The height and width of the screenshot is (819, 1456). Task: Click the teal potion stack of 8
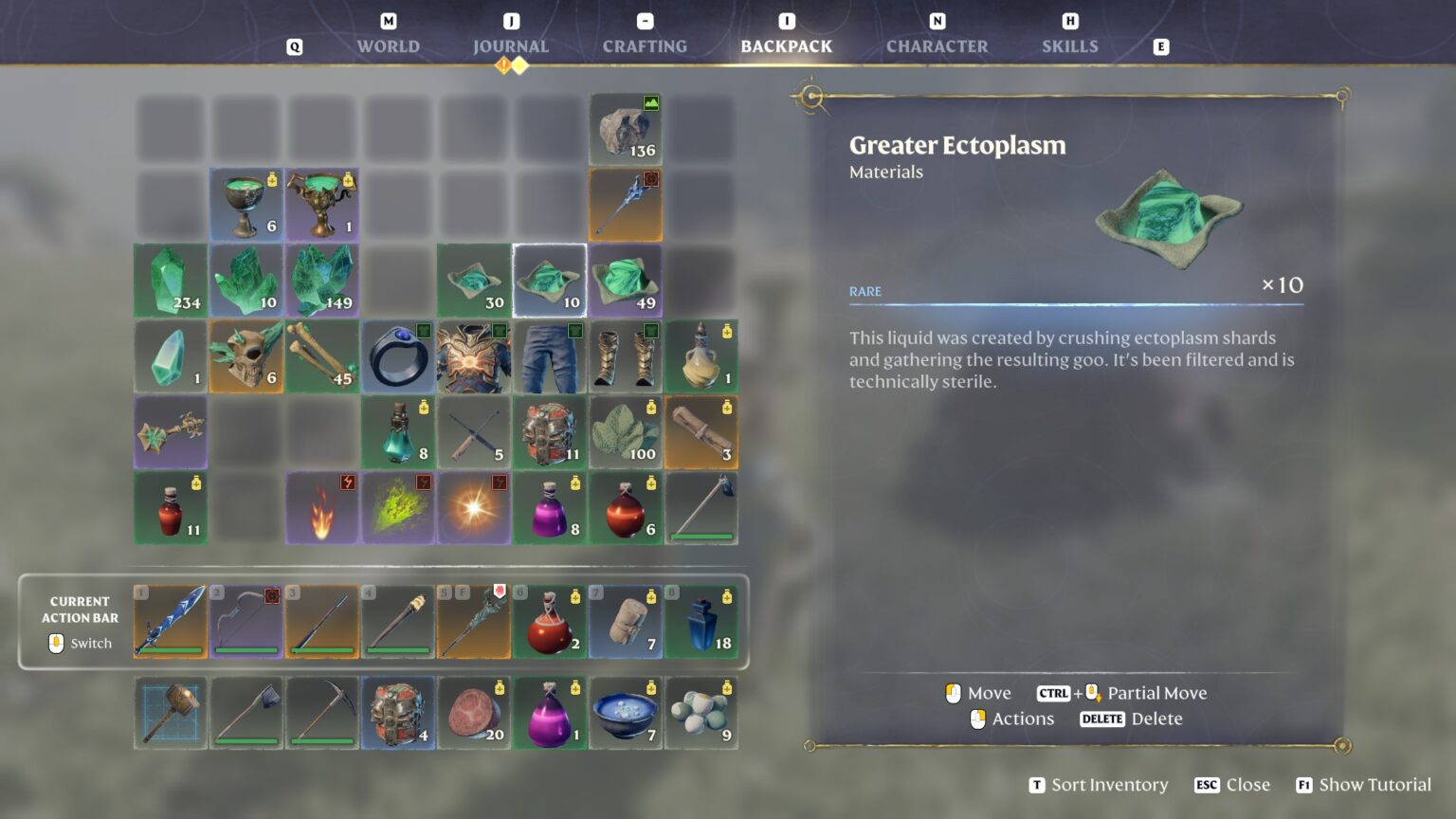click(x=398, y=431)
